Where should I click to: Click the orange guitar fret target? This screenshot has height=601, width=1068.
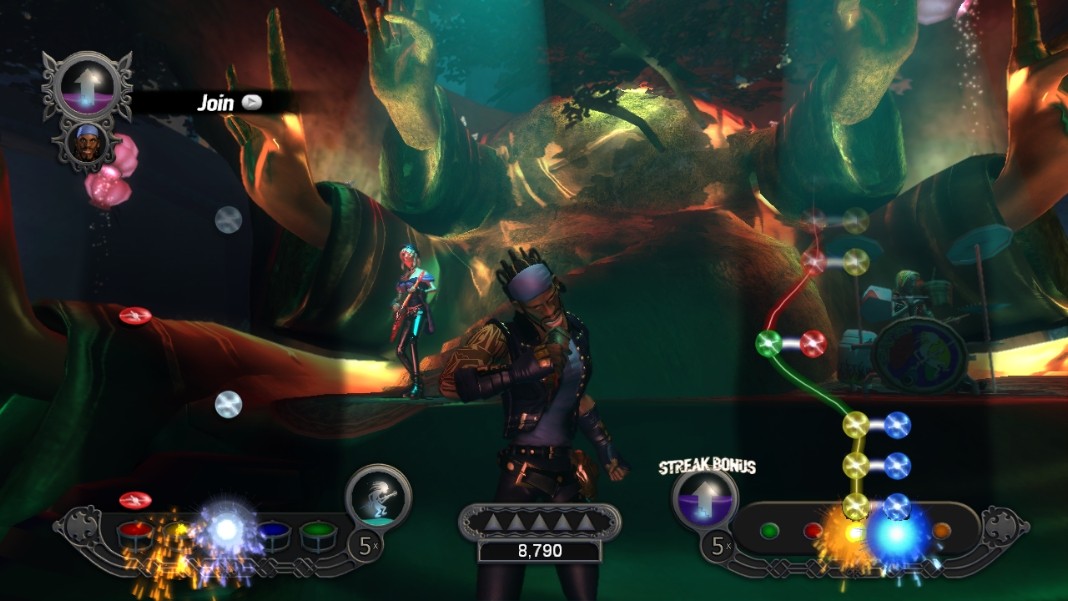940,531
